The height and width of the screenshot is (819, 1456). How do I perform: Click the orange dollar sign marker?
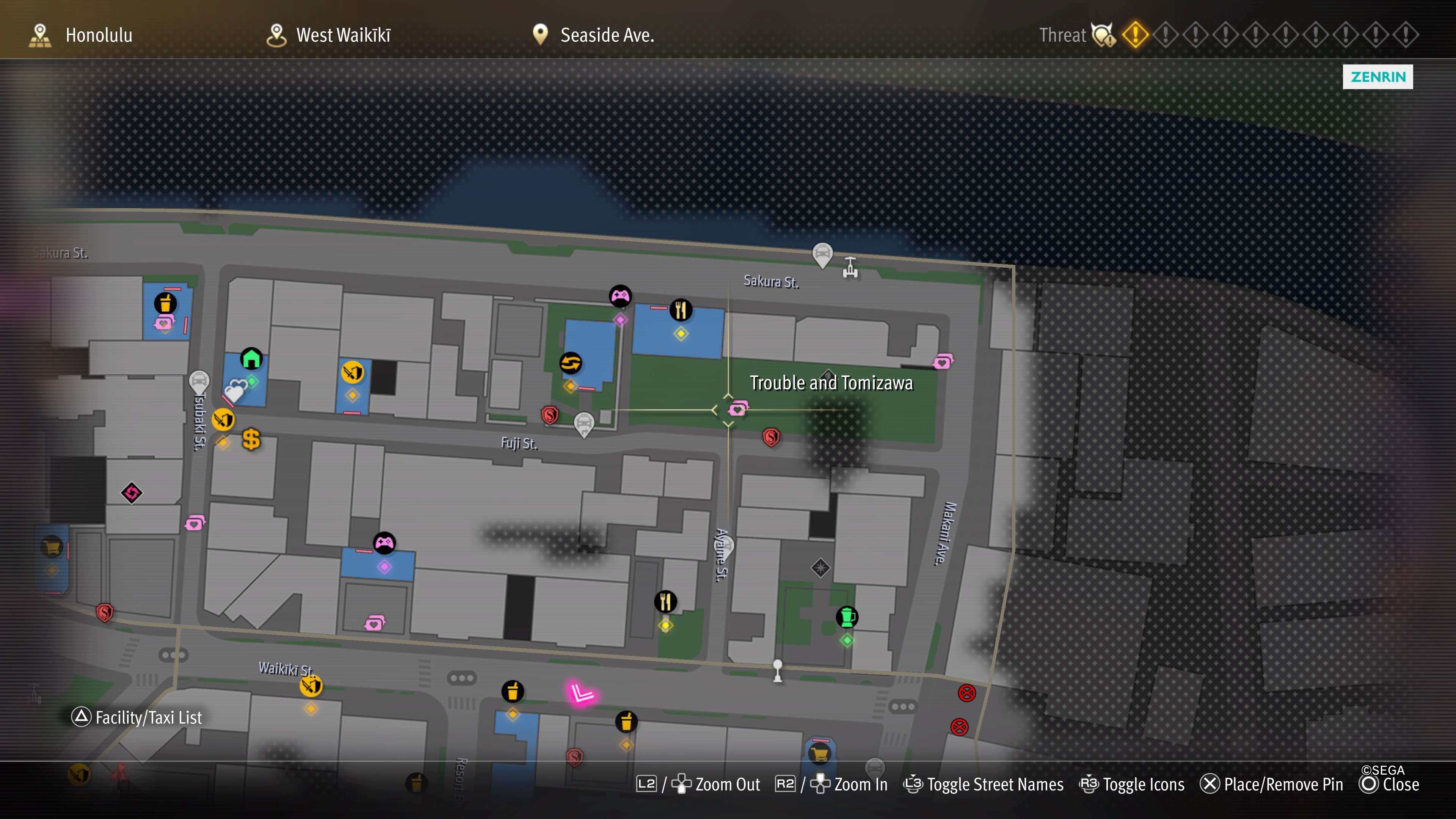[x=251, y=439]
